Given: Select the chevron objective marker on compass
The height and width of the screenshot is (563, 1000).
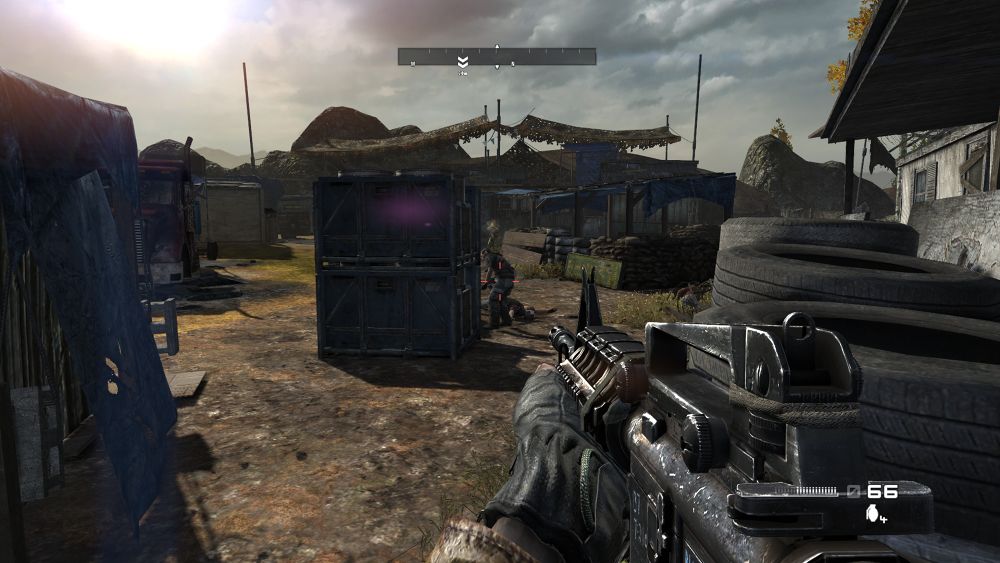Looking at the screenshot, I should coord(462,62).
